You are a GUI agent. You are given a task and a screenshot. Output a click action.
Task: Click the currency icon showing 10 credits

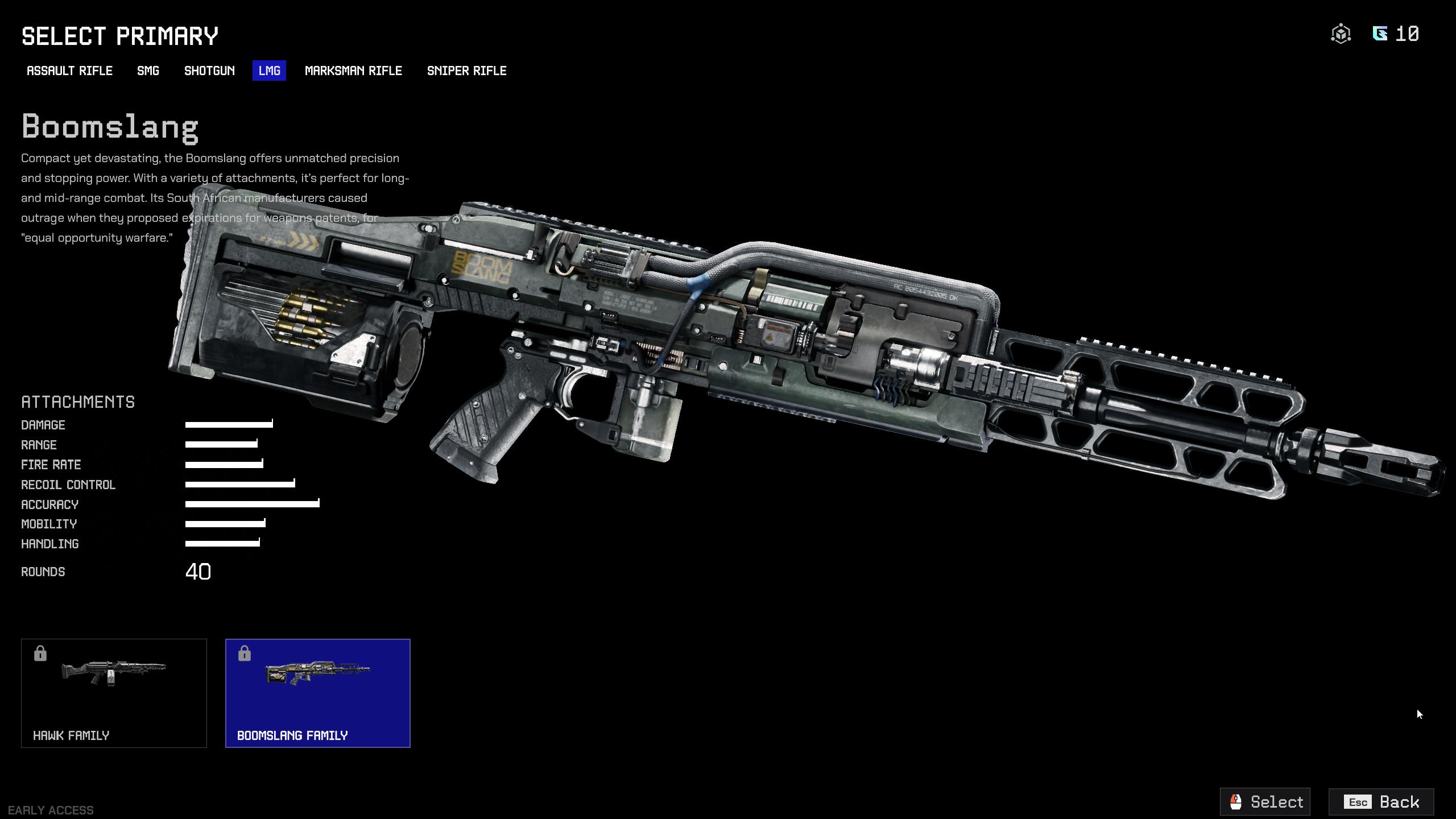coord(1379,34)
